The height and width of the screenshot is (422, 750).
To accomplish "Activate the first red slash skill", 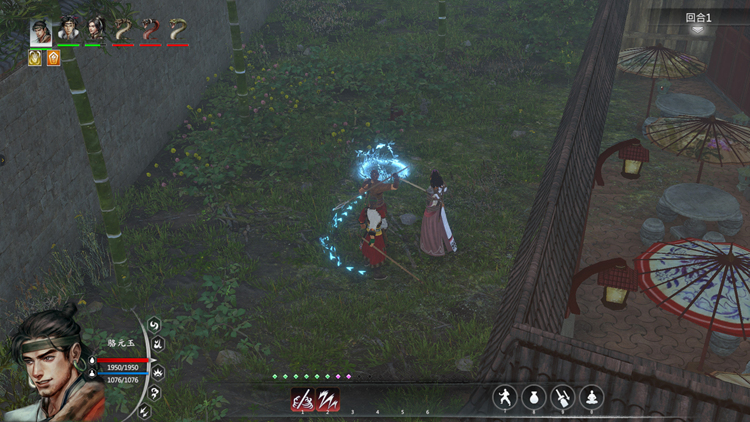I will 302,399.
